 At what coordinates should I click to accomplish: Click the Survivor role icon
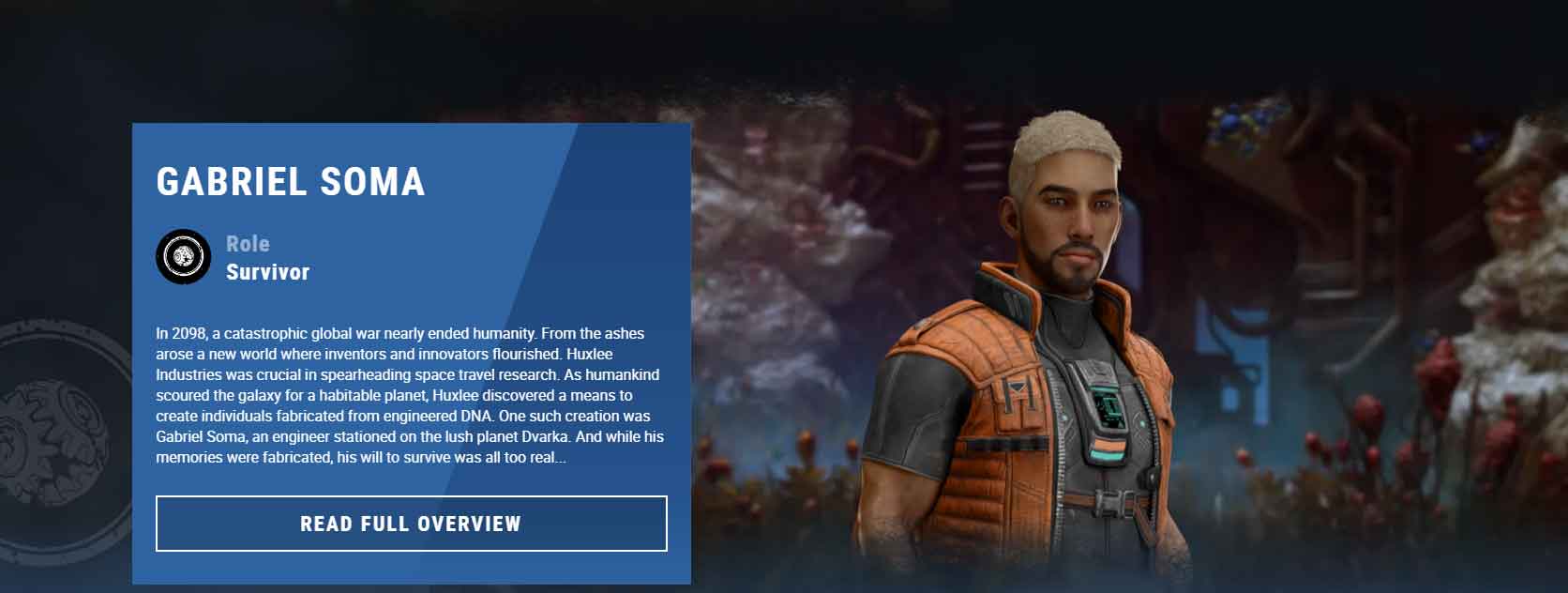click(183, 256)
